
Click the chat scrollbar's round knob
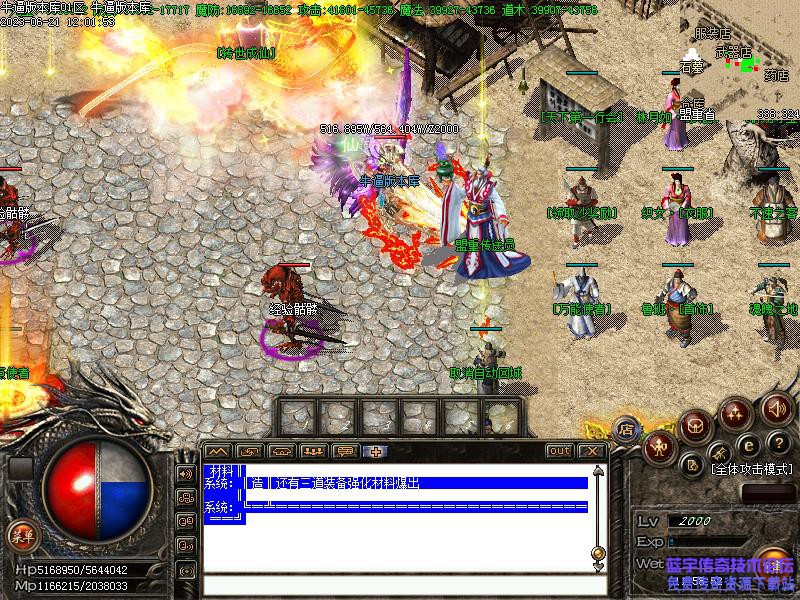tap(598, 552)
